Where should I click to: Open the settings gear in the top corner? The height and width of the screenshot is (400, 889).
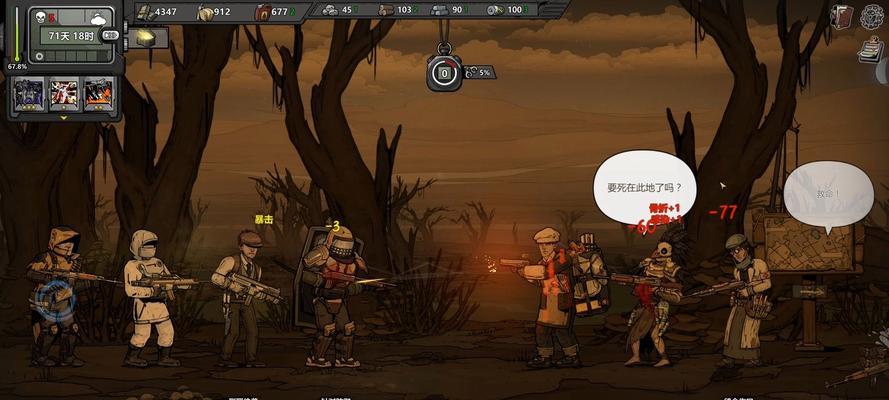873,15
